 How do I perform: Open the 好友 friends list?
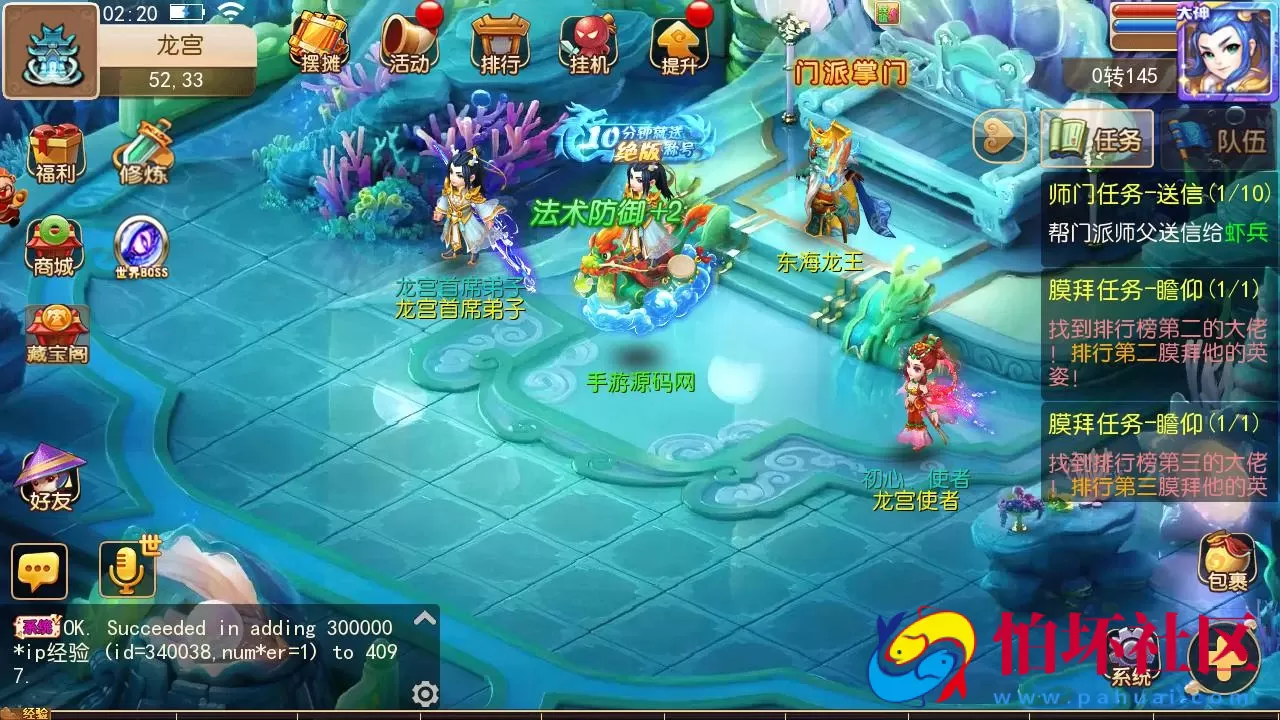(x=52, y=478)
